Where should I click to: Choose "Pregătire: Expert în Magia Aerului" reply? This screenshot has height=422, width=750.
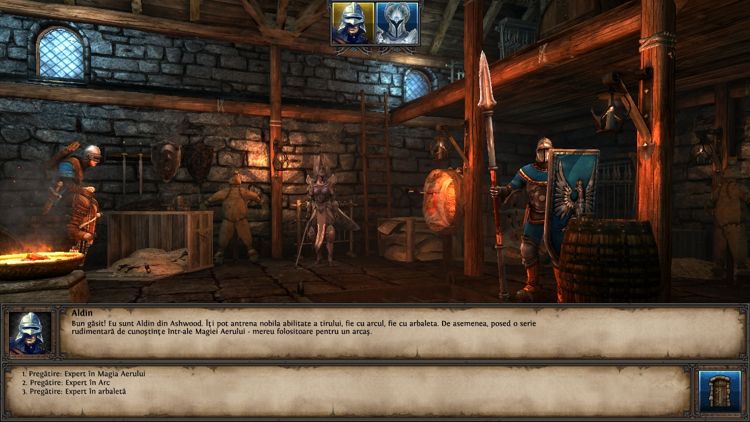82,373
